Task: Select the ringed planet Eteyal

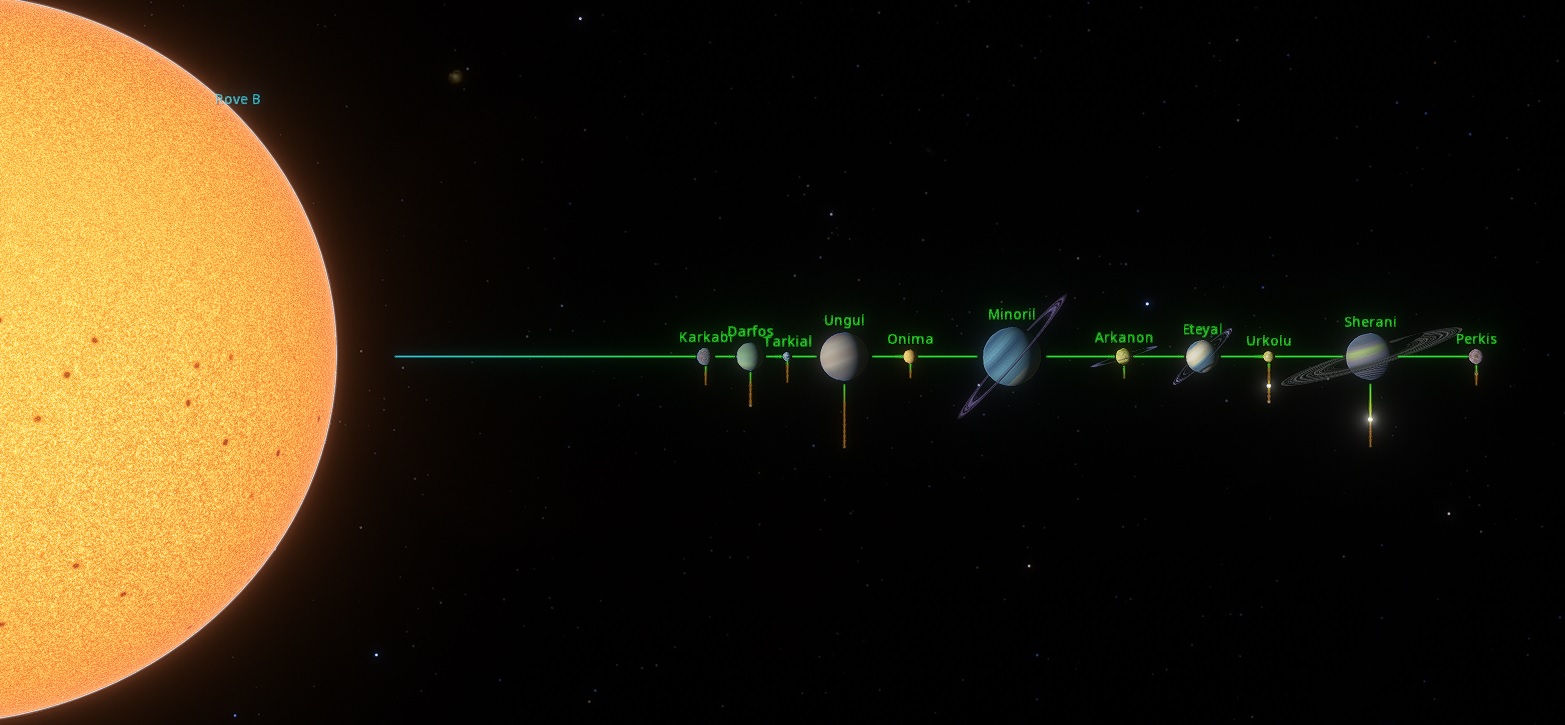Action: click(1200, 356)
